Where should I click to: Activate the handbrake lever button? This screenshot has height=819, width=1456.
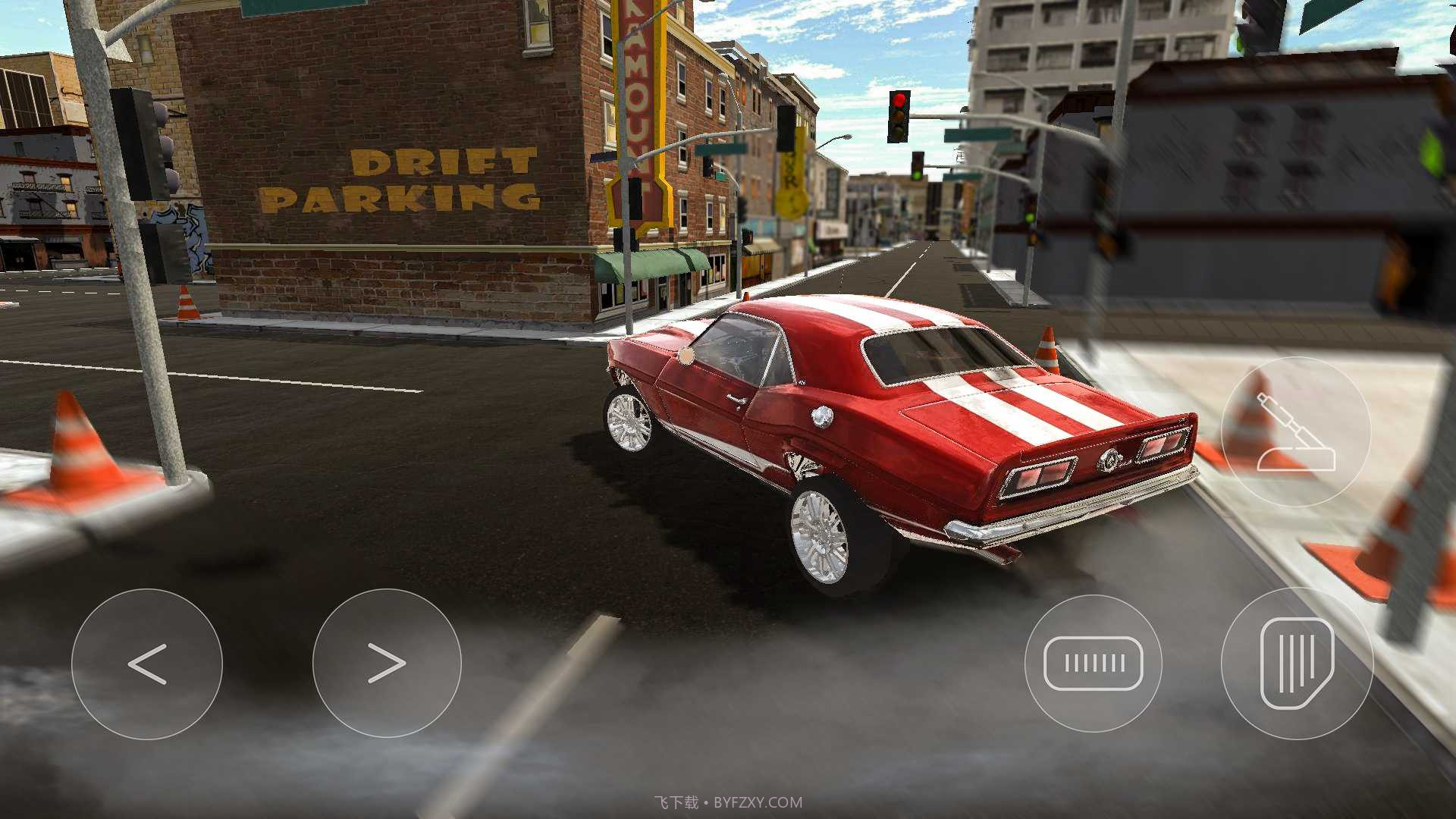coord(1296,432)
